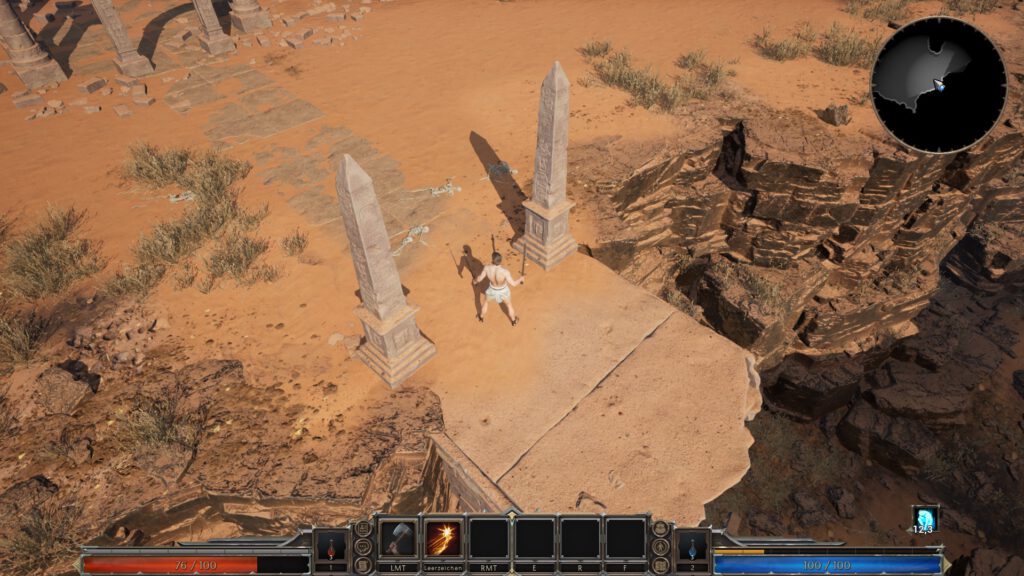Select the empty skill slot labeled R
This screenshot has width=1024, height=576.
pyautogui.click(x=580, y=539)
